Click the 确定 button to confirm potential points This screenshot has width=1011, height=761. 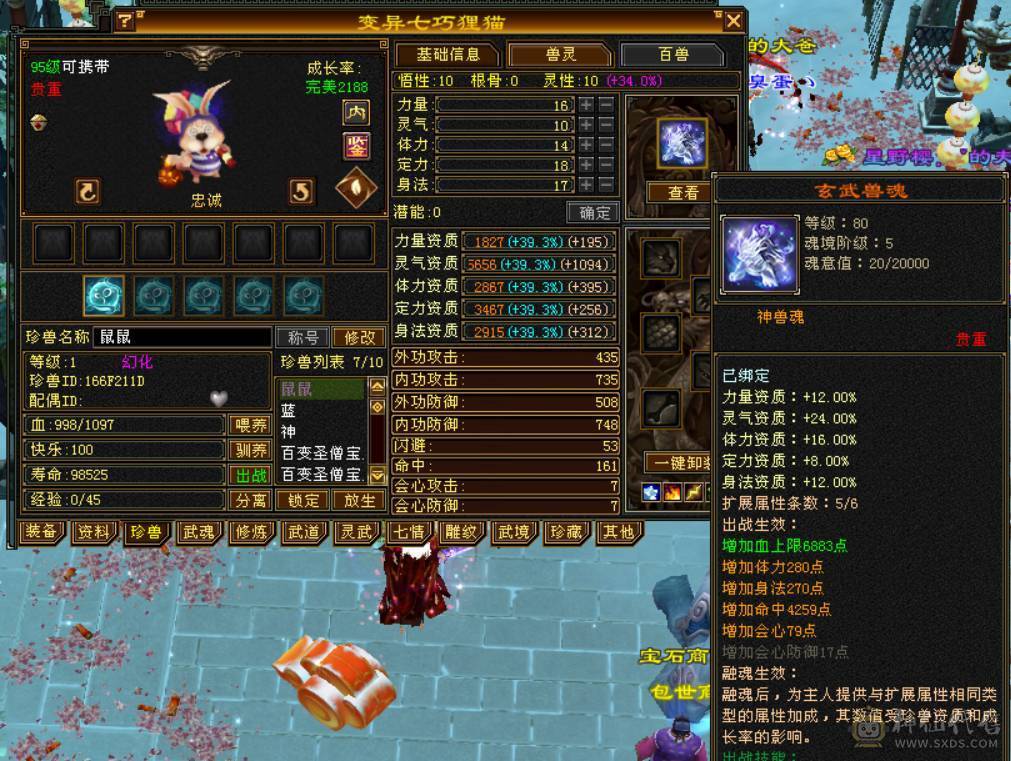(594, 212)
